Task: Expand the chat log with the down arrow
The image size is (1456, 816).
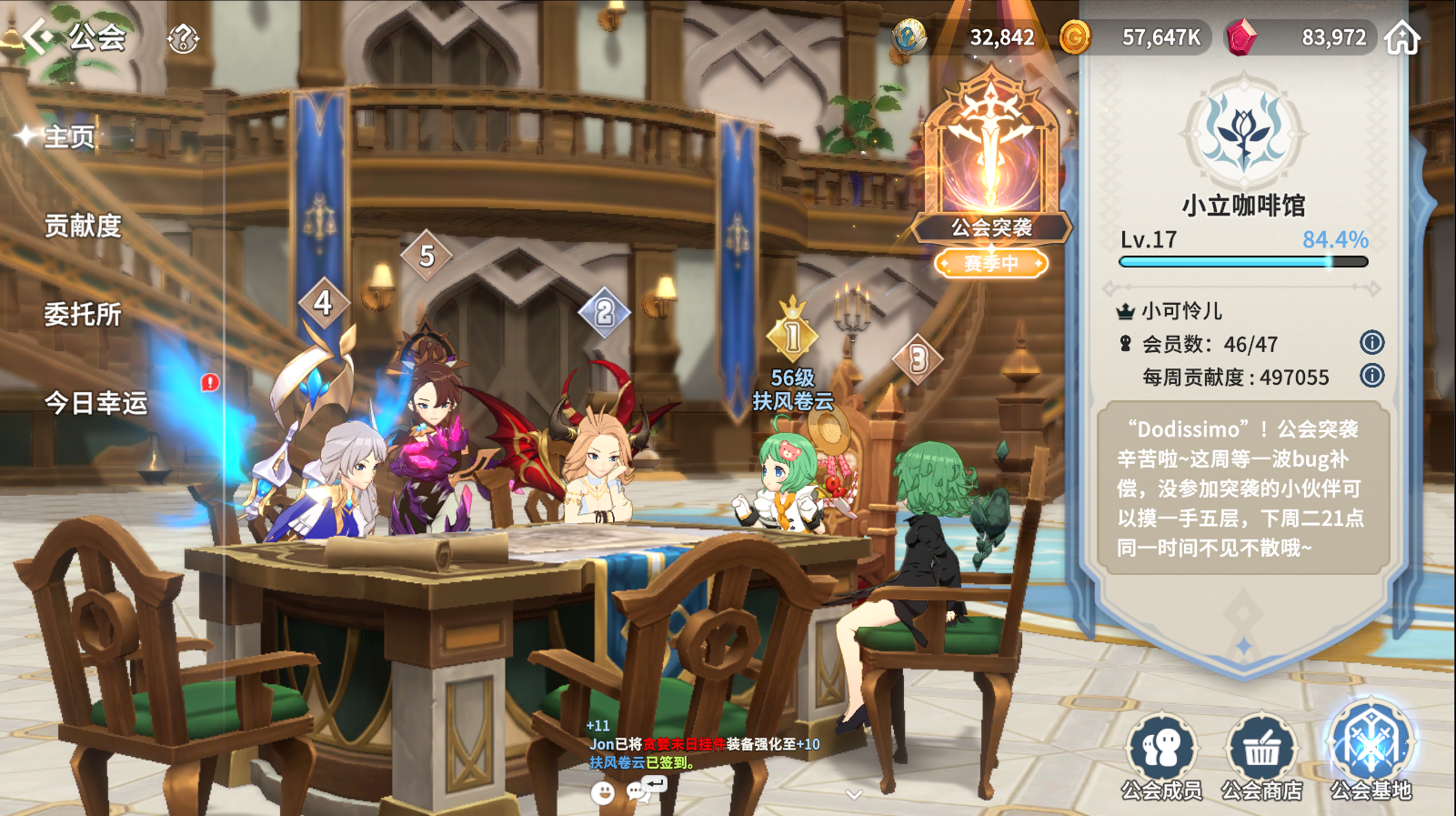Action: click(x=853, y=795)
